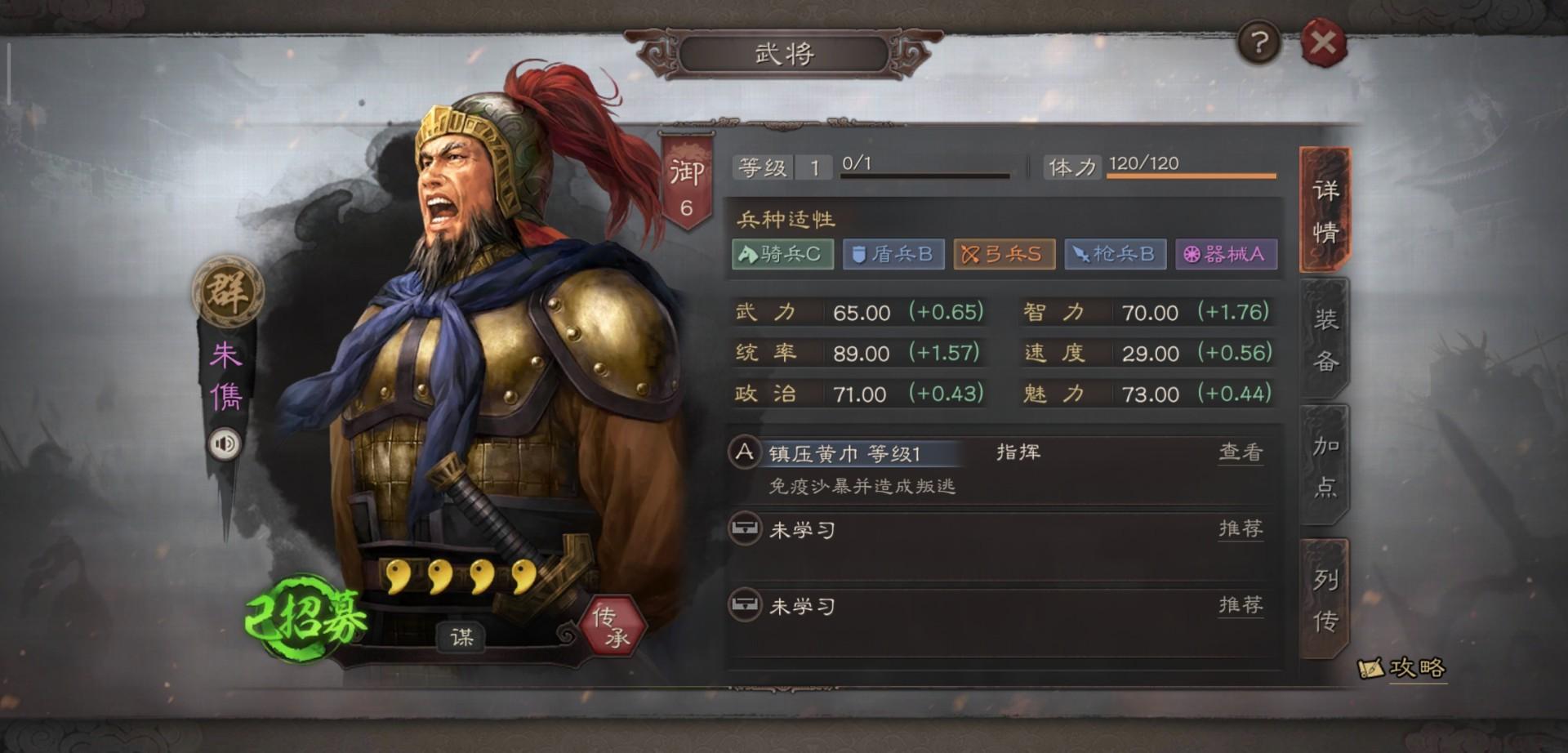The image size is (1568, 753).
Task: Tap the 弓兵S archer aptitude icon
Action: click(x=1004, y=255)
